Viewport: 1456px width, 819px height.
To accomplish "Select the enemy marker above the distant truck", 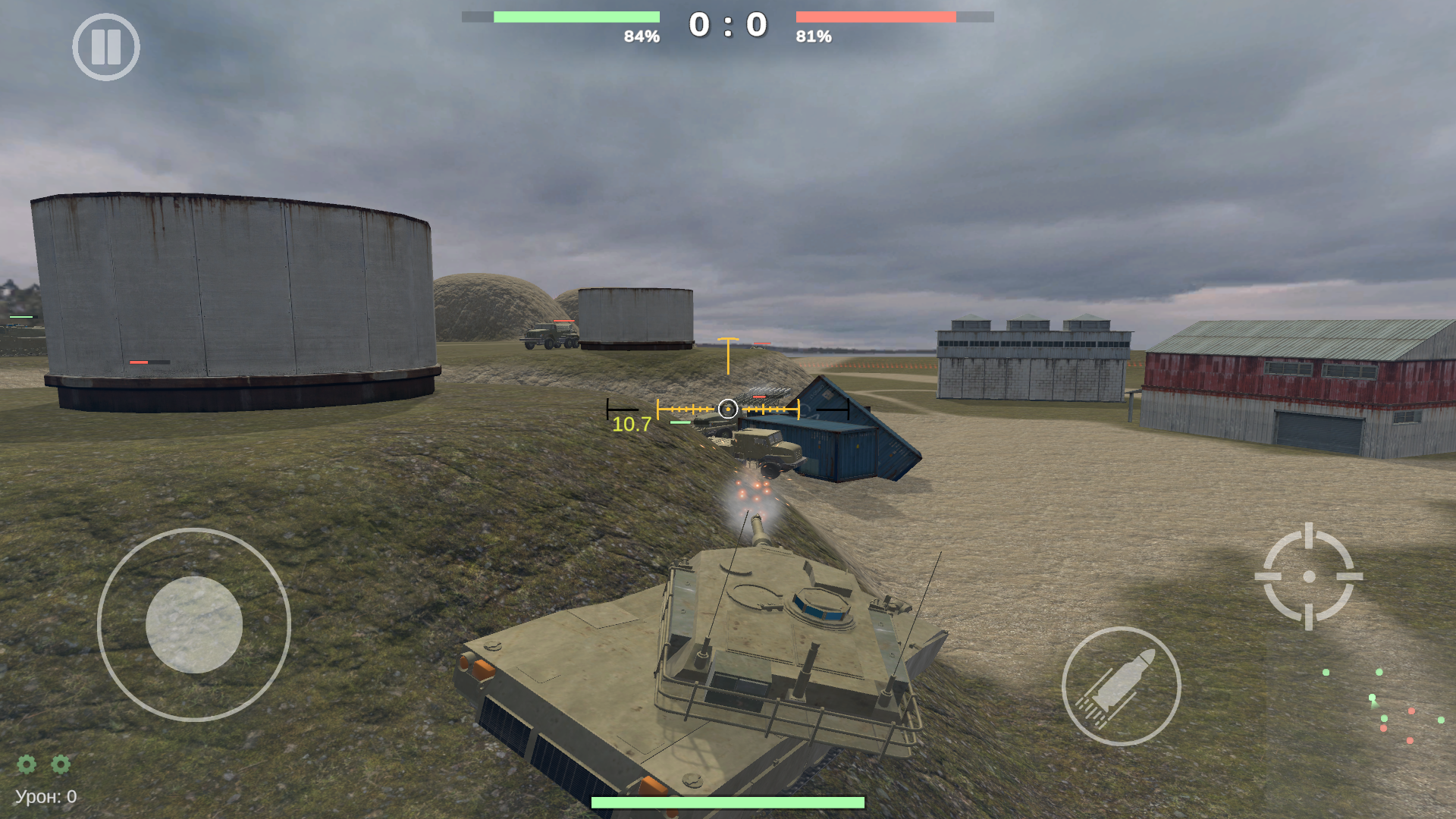I will (x=564, y=321).
